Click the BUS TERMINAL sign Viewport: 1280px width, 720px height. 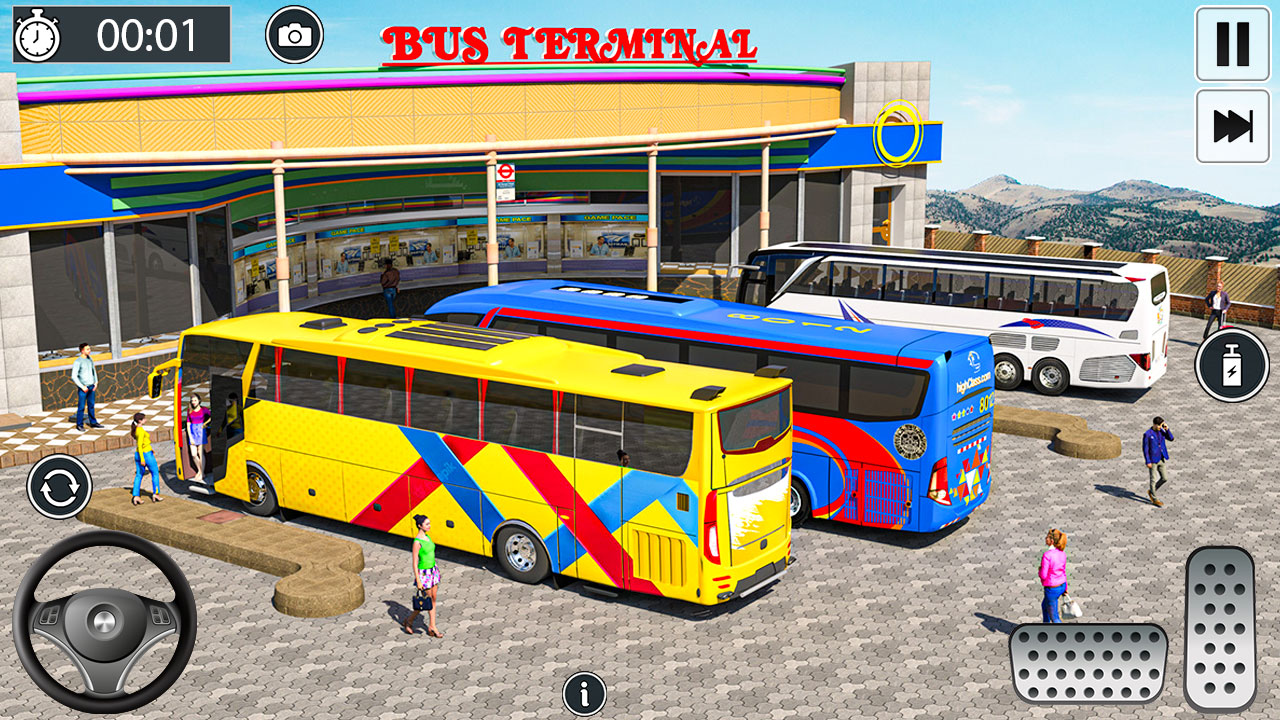[570, 44]
